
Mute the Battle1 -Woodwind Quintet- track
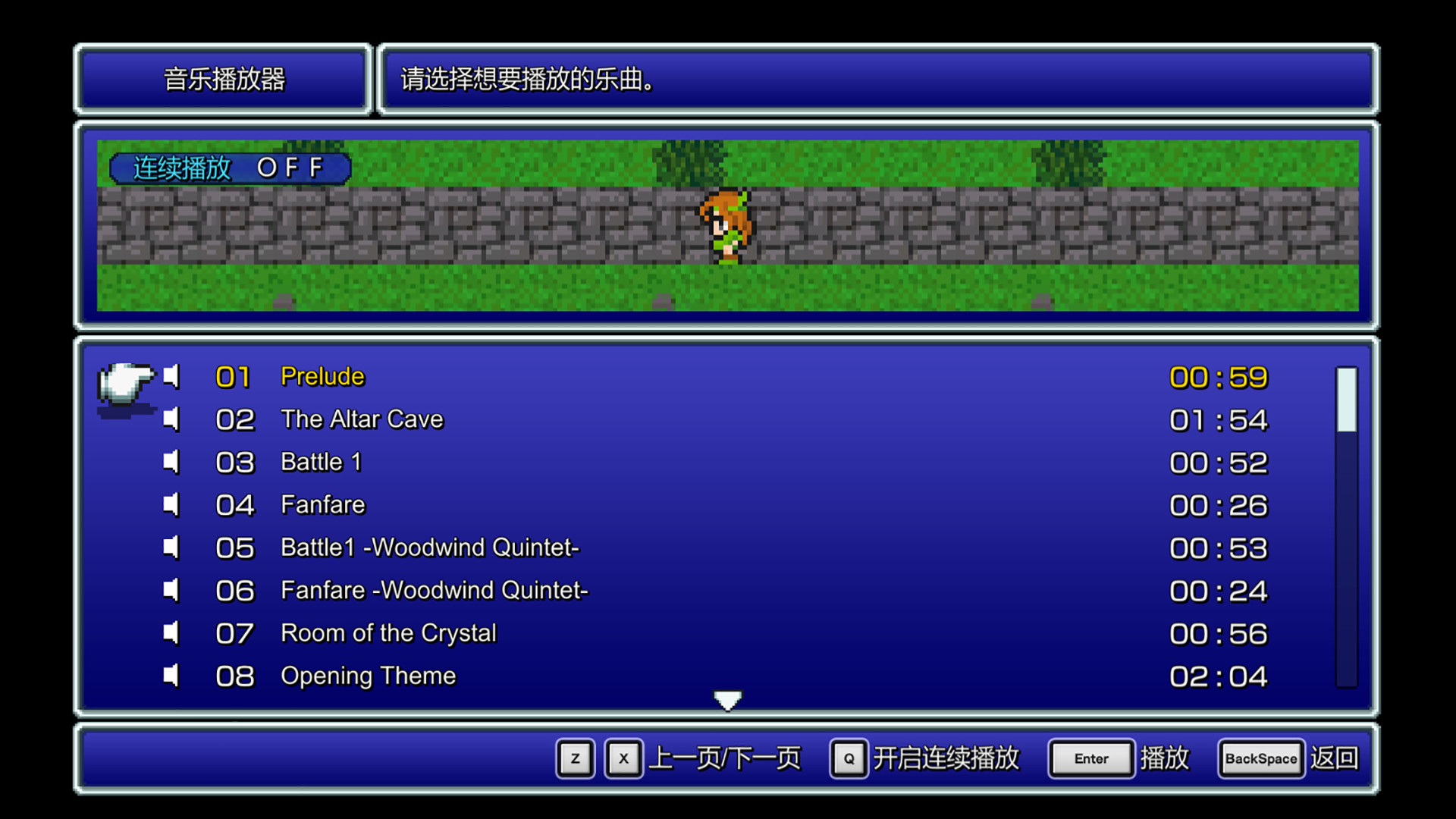(x=171, y=548)
